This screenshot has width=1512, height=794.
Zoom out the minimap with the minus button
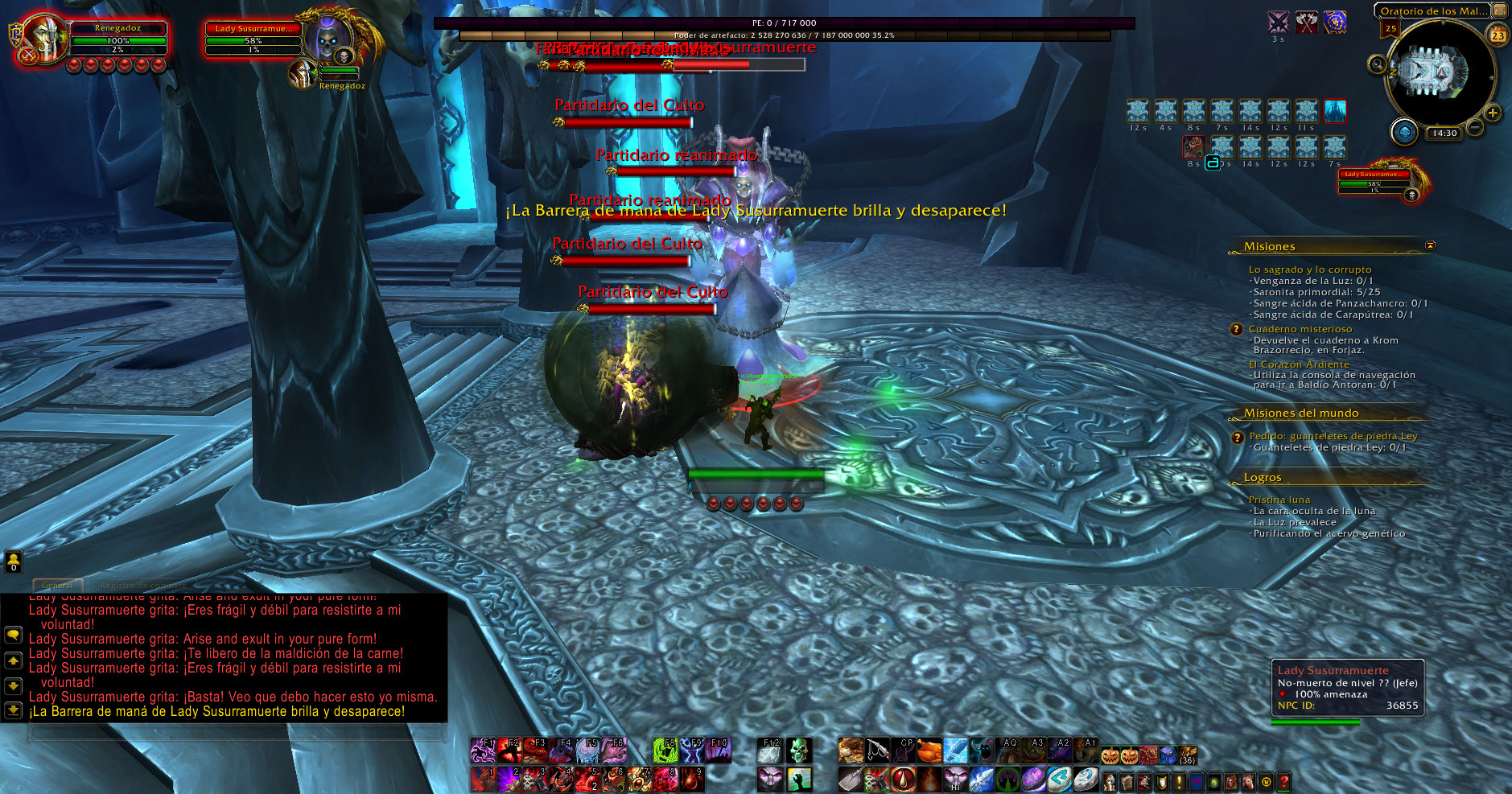(1475, 127)
